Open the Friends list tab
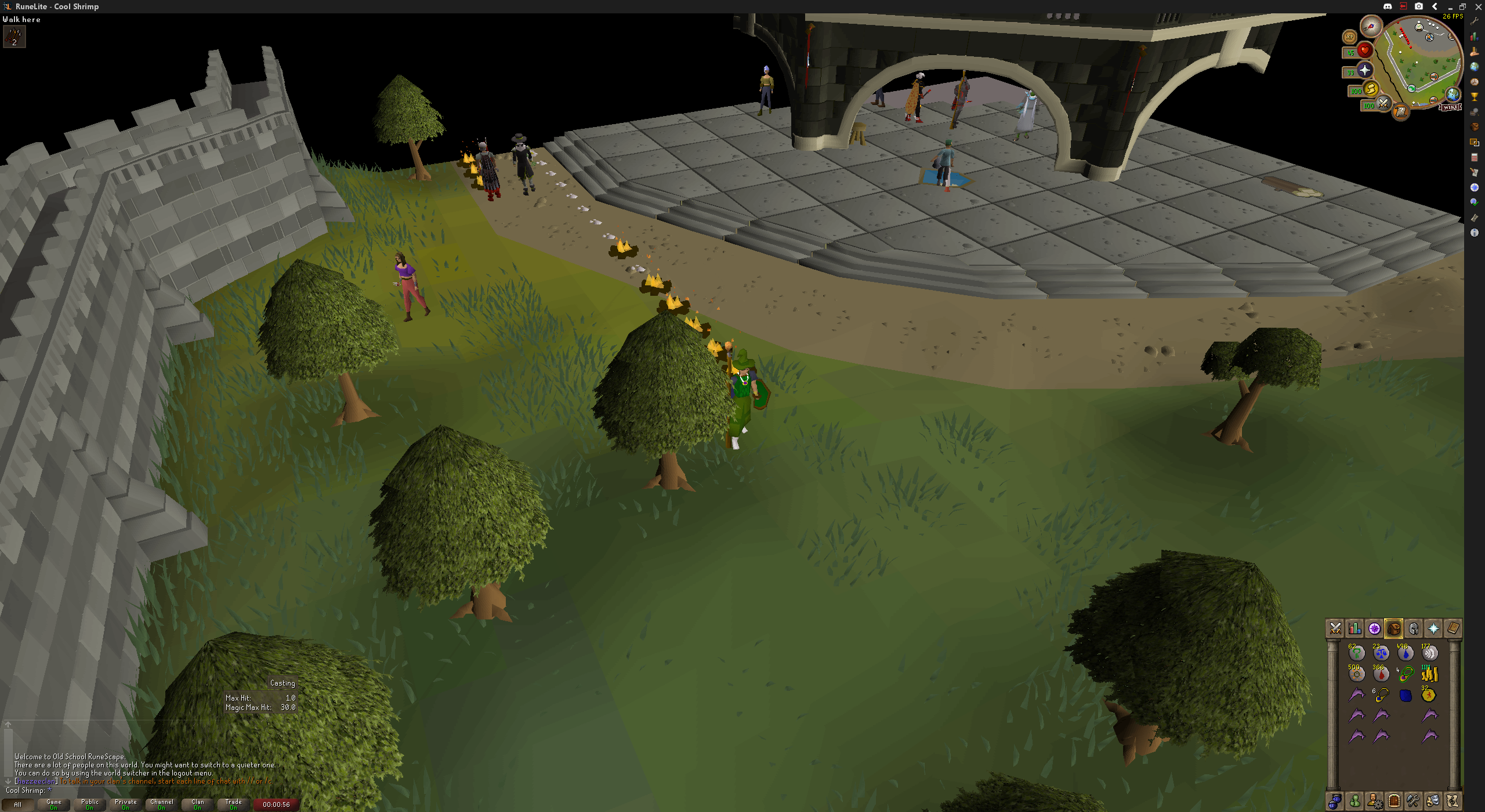This screenshot has width=1485, height=812. [x=1355, y=800]
